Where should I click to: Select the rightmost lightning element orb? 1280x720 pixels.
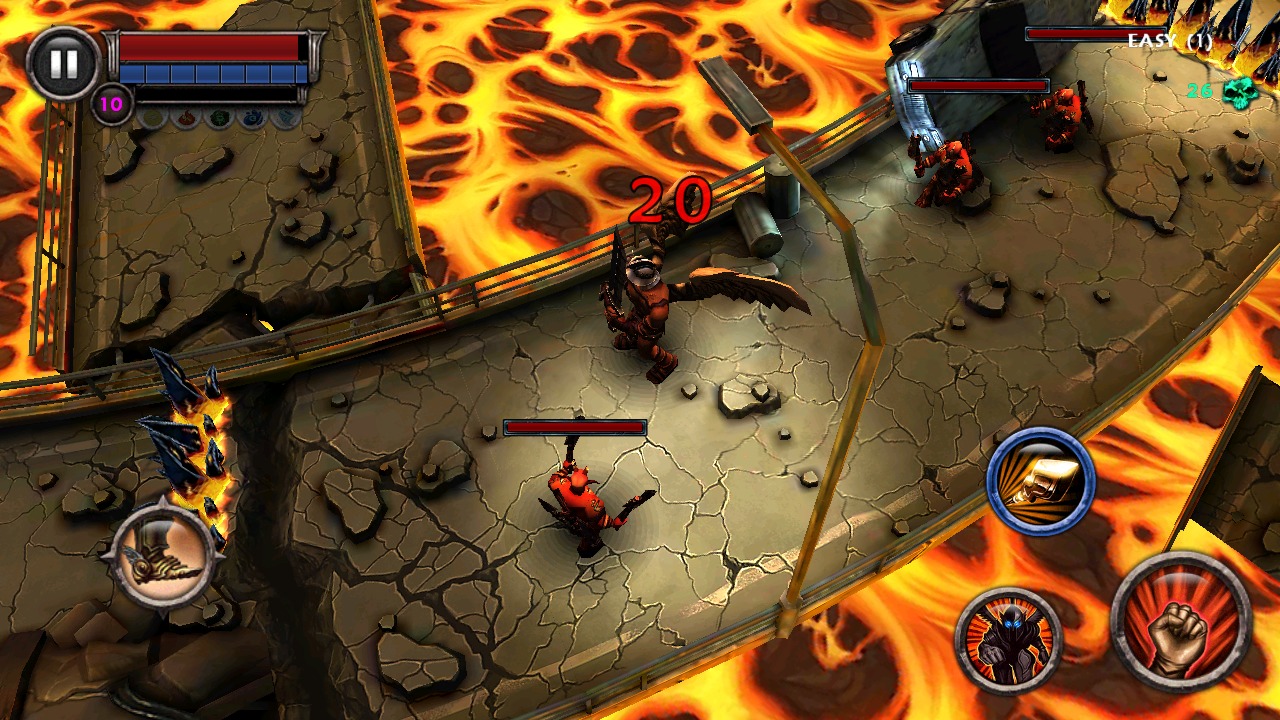click(286, 118)
